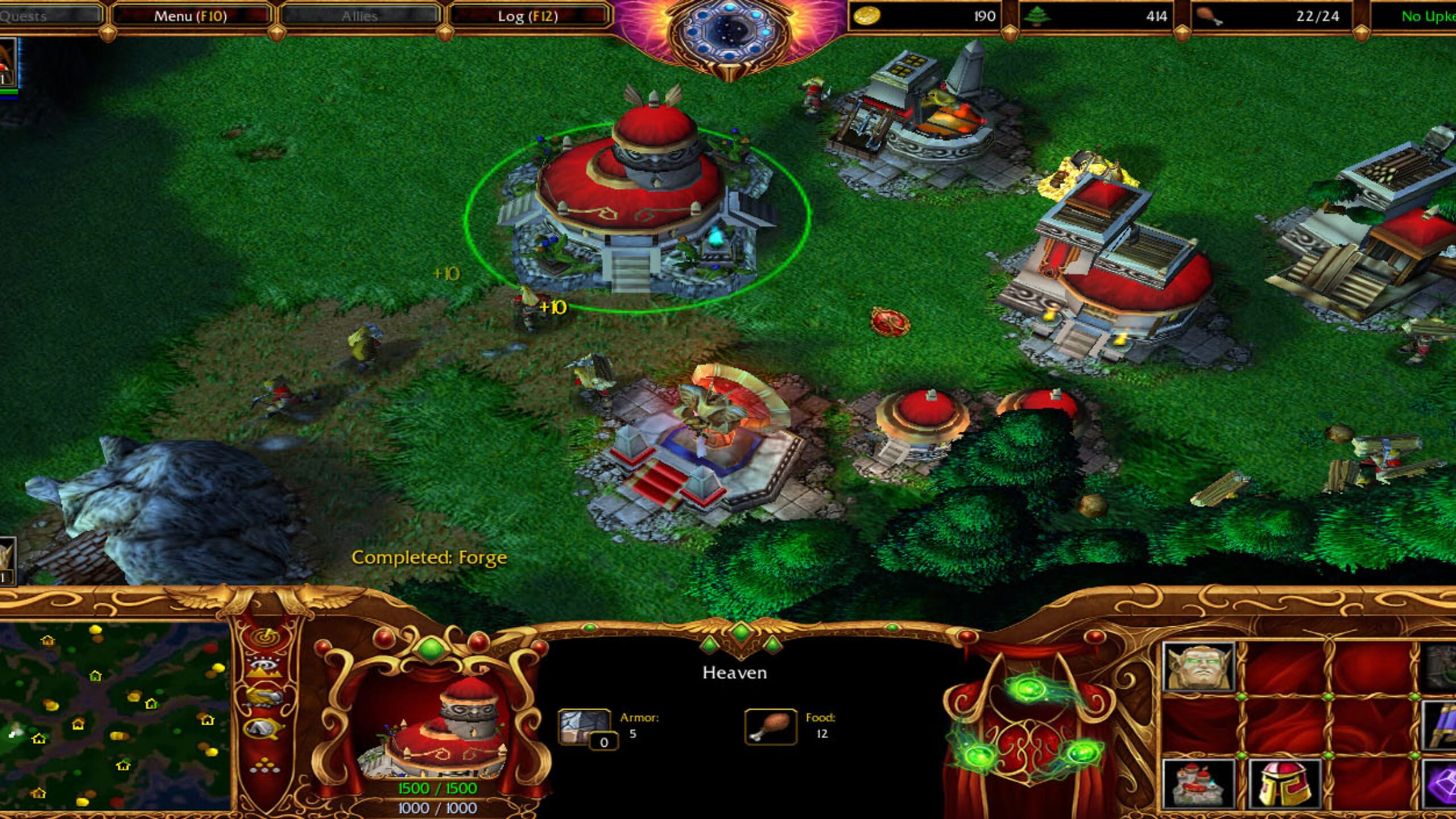Toggle formation movement with gem cluster icon
This screenshot has width=1456, height=819.
click(x=264, y=764)
